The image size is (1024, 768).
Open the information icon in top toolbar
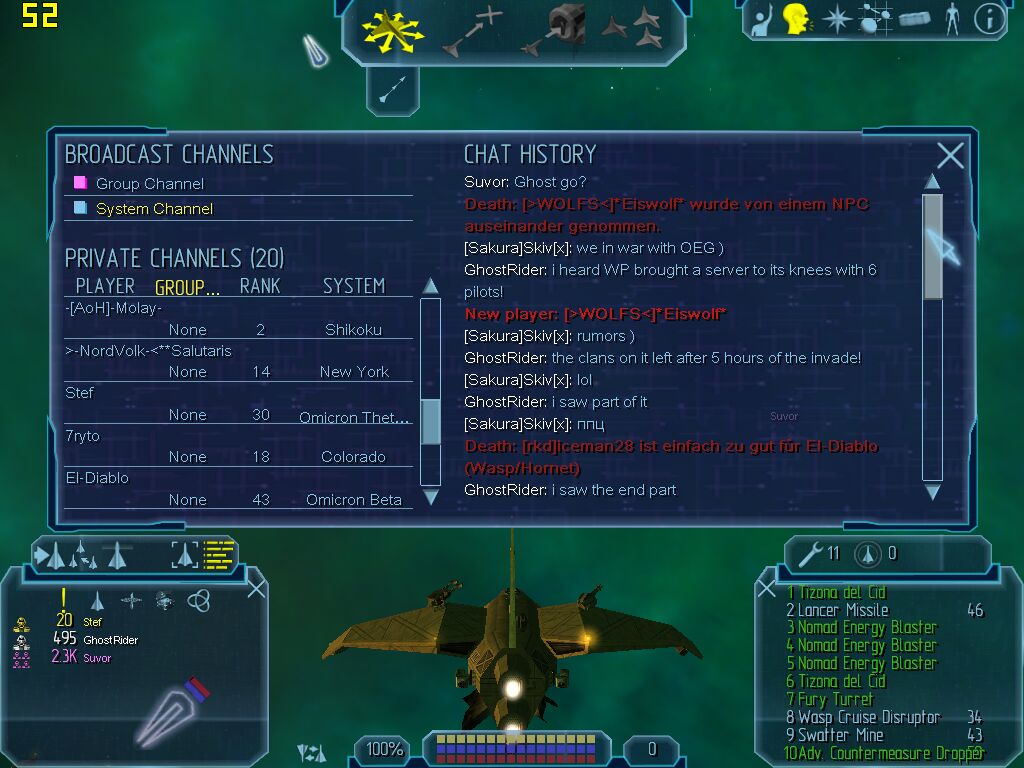(x=989, y=19)
